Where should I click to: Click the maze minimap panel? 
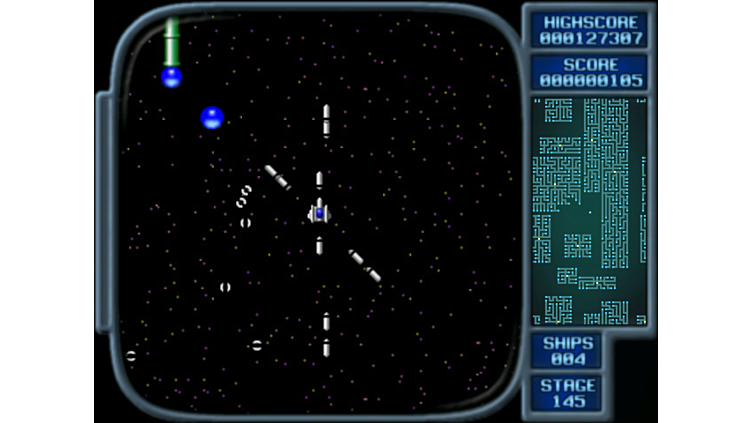point(589,211)
